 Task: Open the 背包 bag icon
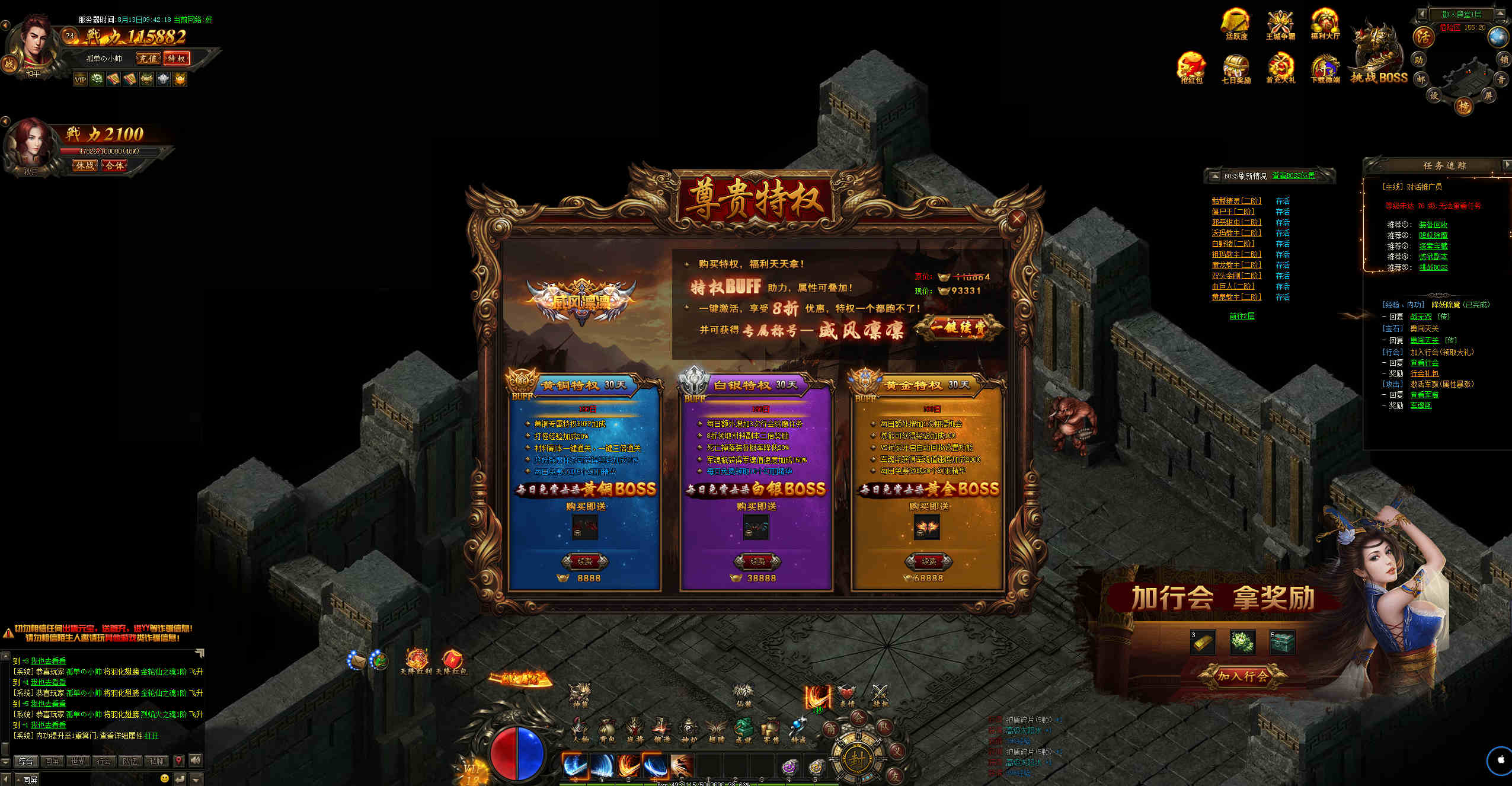click(x=606, y=730)
